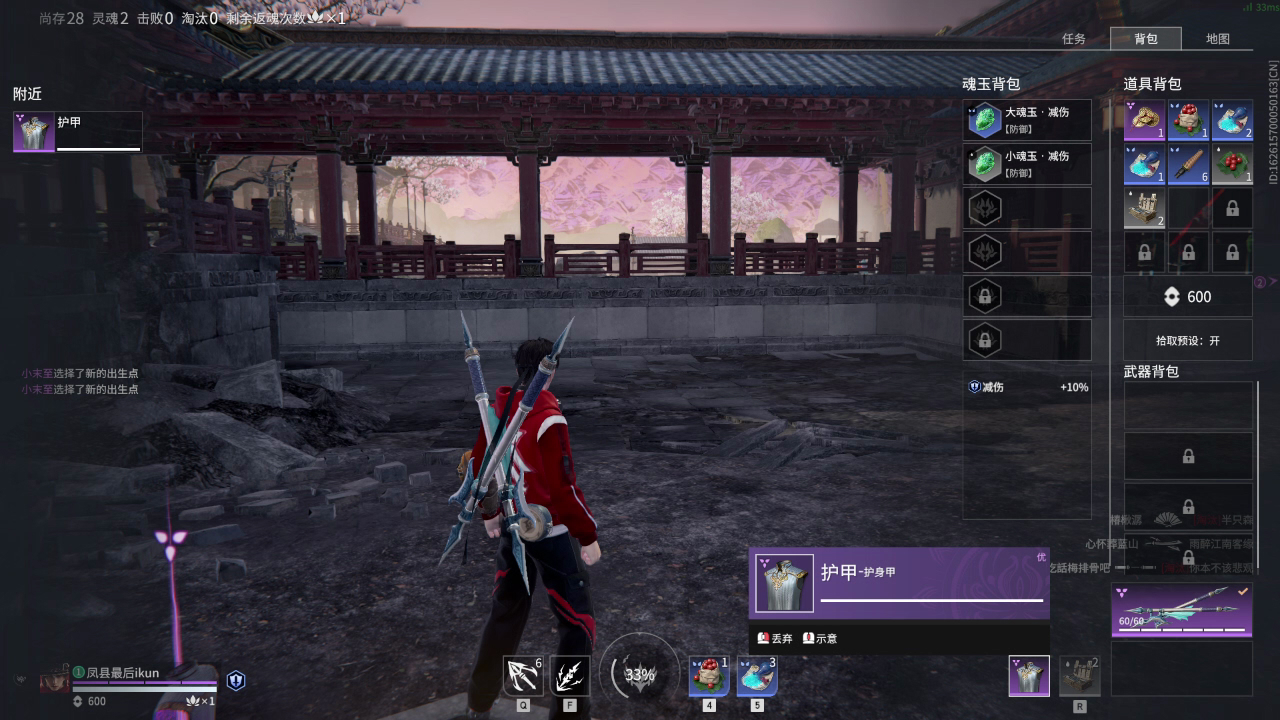This screenshot has height=720, width=1280.
Task: Select the 背包 tab
Action: (x=1146, y=39)
